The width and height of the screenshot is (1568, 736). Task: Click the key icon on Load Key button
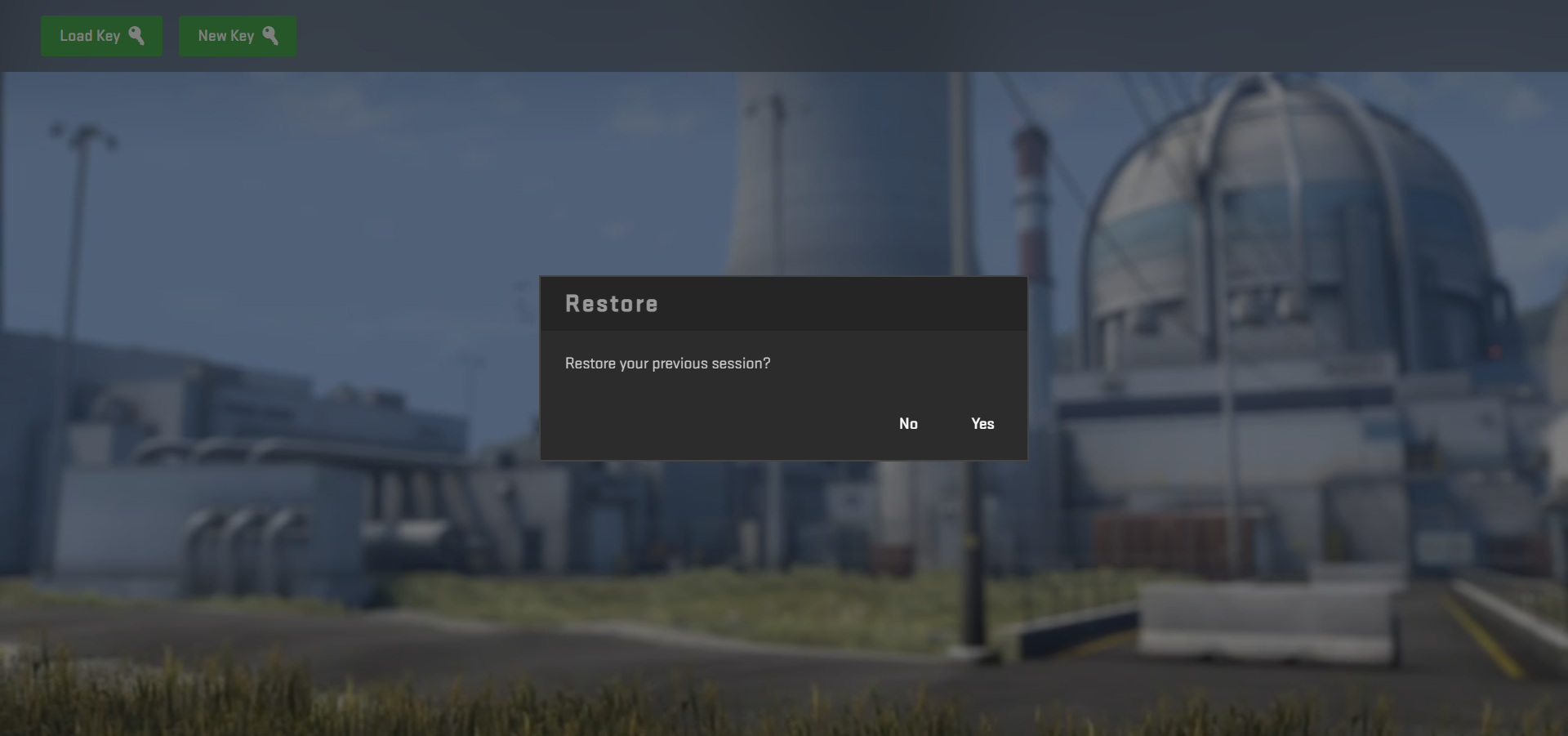coord(137,35)
